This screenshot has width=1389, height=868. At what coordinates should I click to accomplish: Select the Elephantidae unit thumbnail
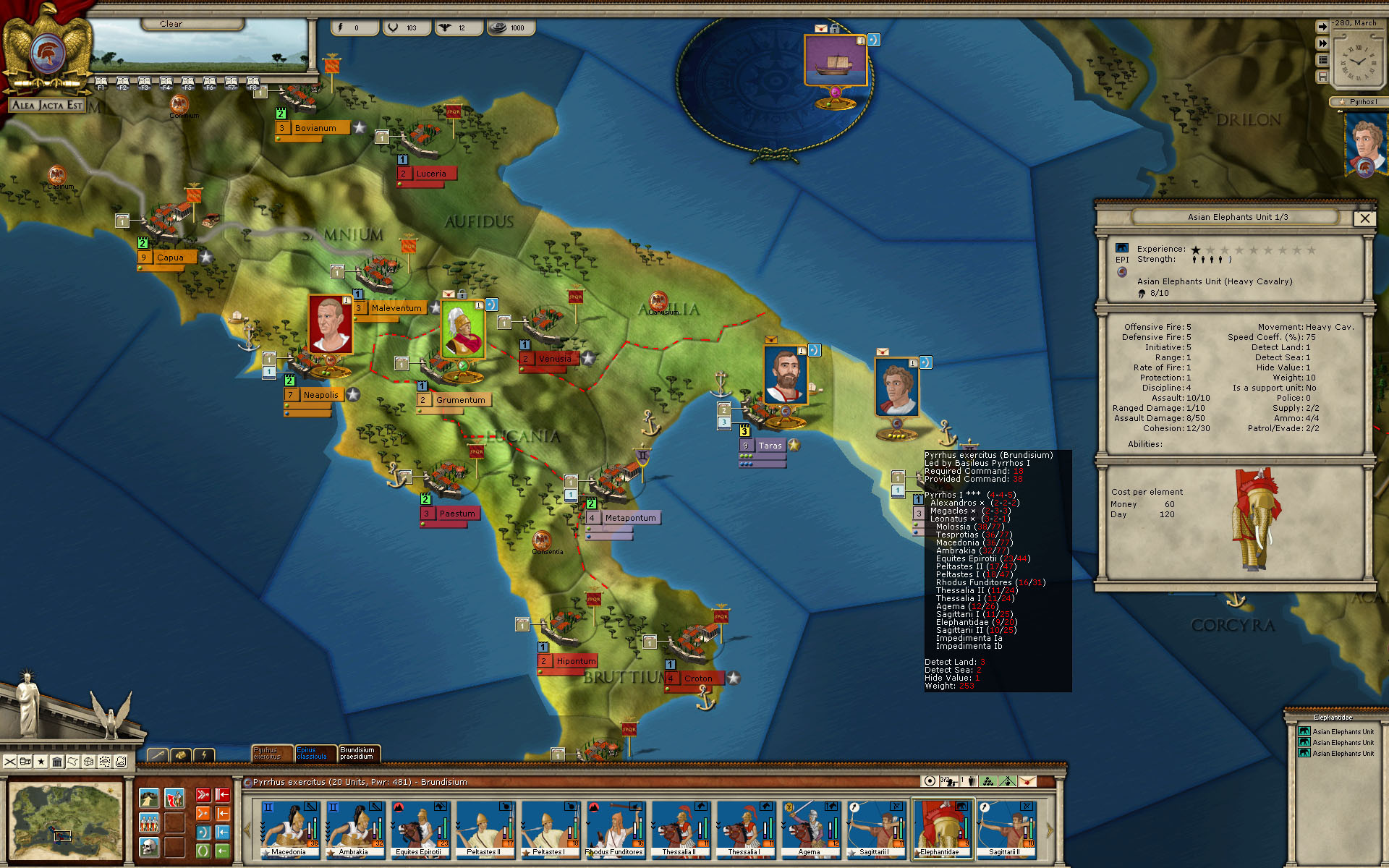tap(942, 827)
